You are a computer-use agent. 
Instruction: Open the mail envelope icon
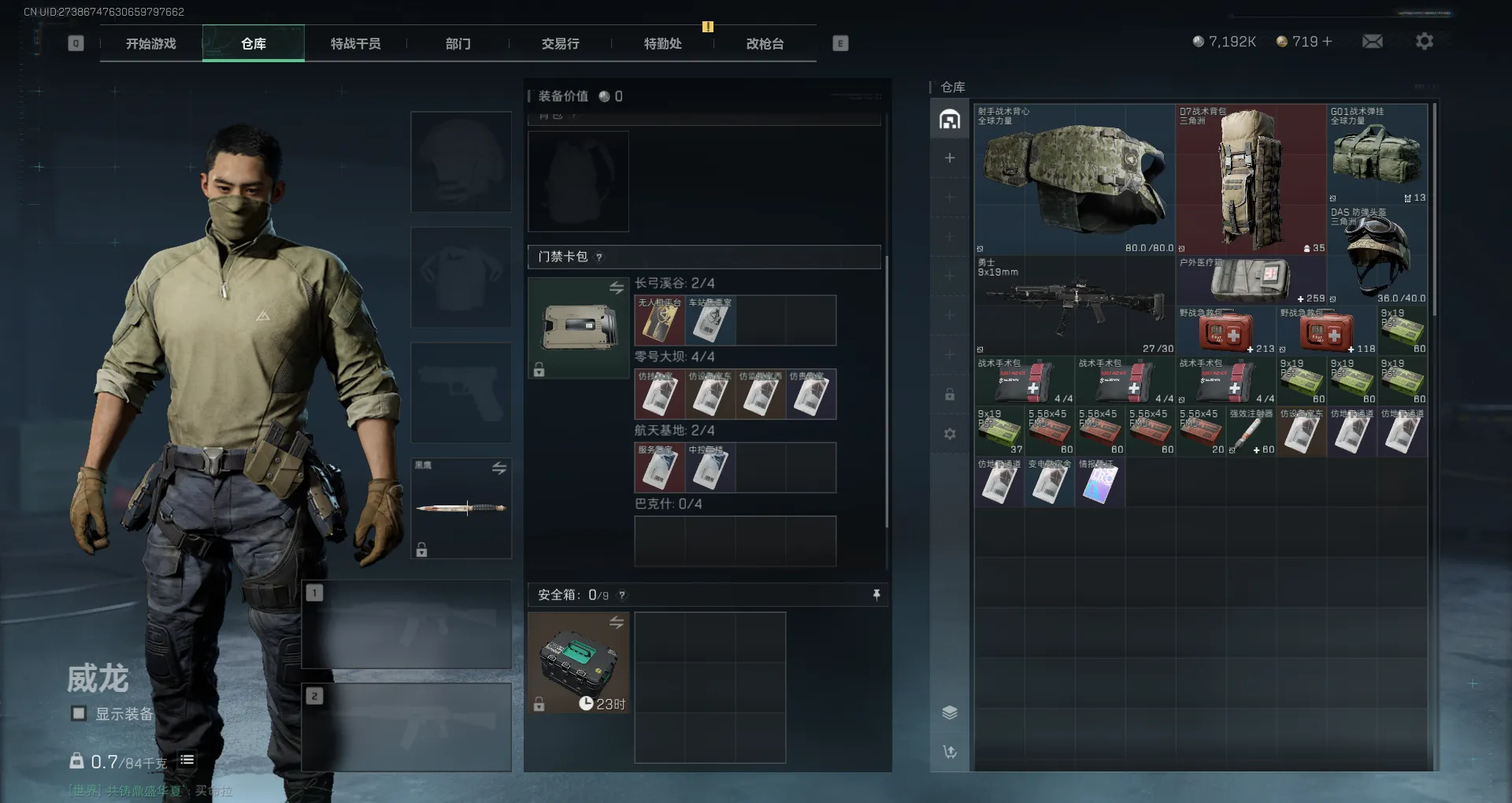(1373, 42)
